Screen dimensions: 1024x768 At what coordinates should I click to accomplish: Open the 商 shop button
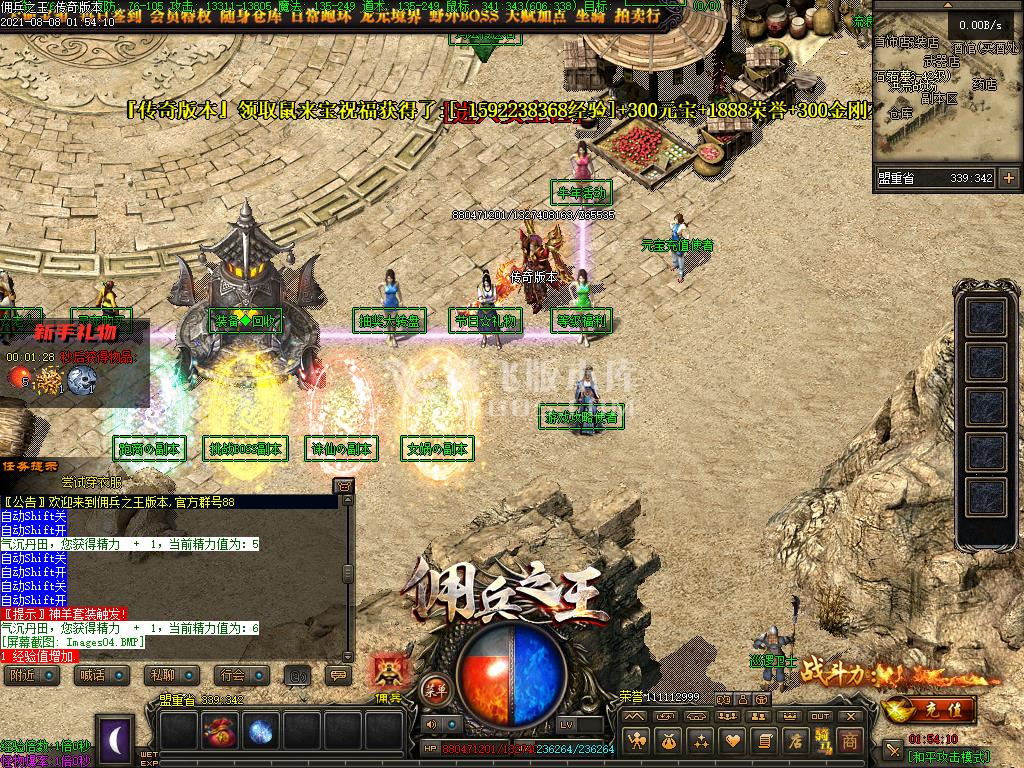(849, 741)
